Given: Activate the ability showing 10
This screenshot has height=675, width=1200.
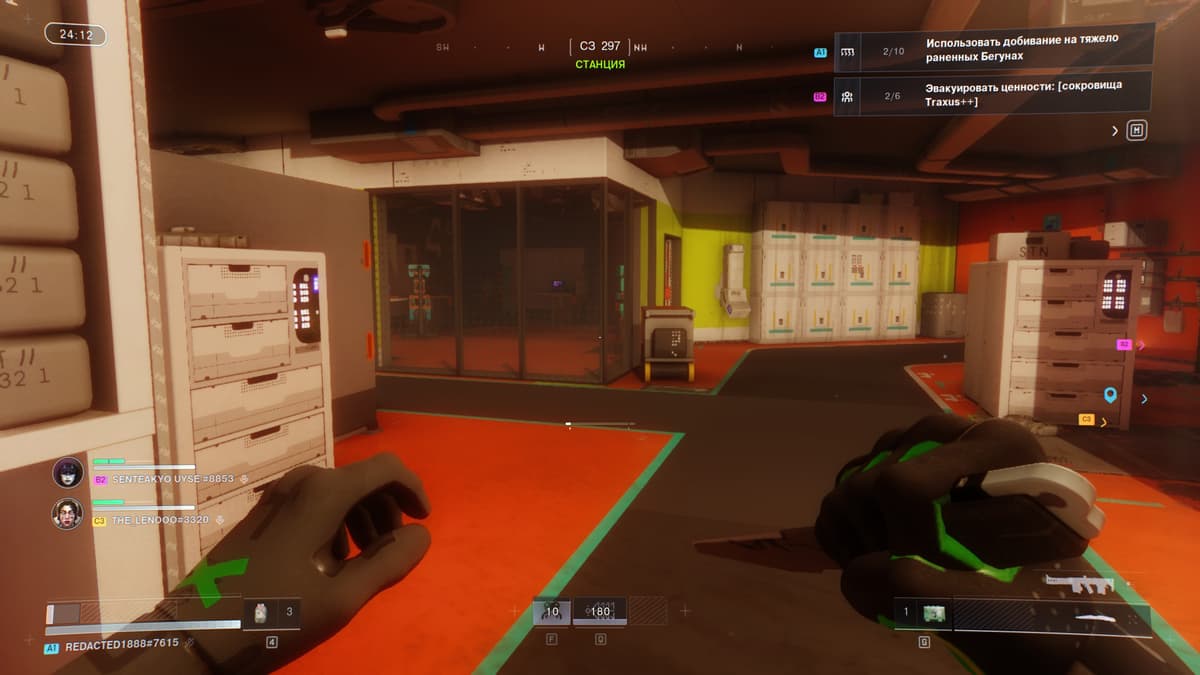Looking at the screenshot, I should coord(552,611).
